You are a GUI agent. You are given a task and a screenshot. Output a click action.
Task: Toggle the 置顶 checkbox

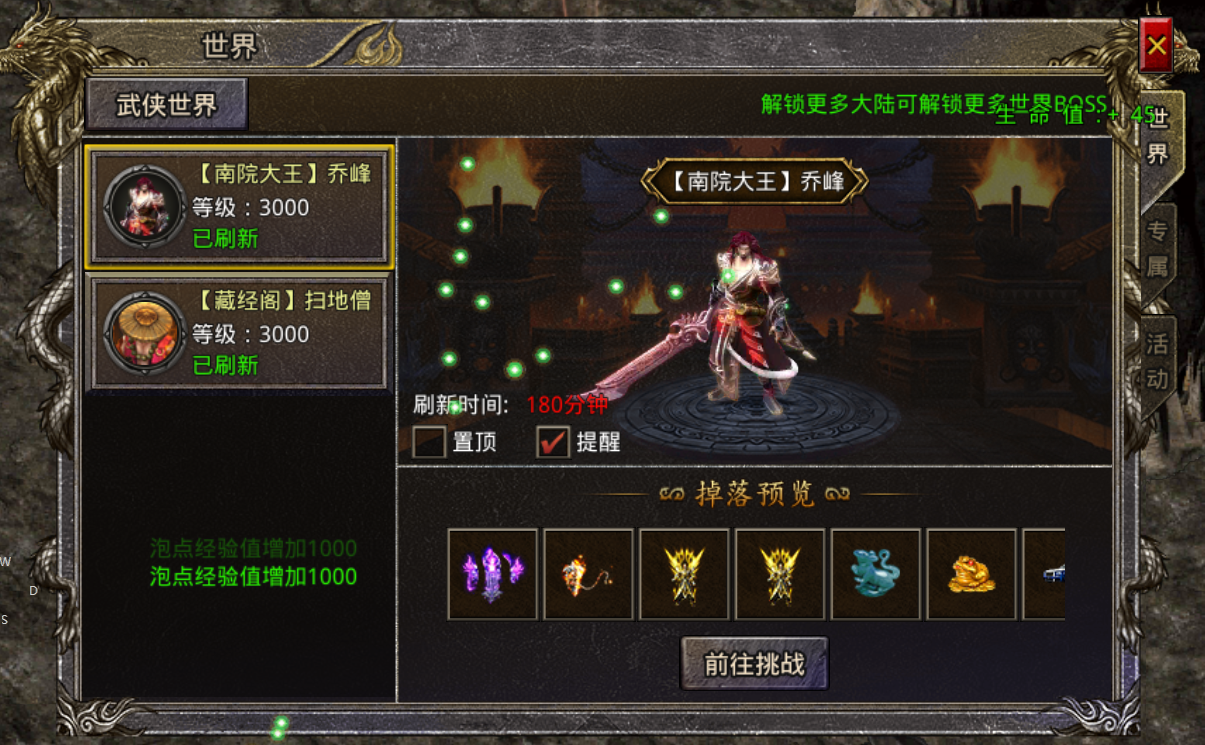pos(429,442)
